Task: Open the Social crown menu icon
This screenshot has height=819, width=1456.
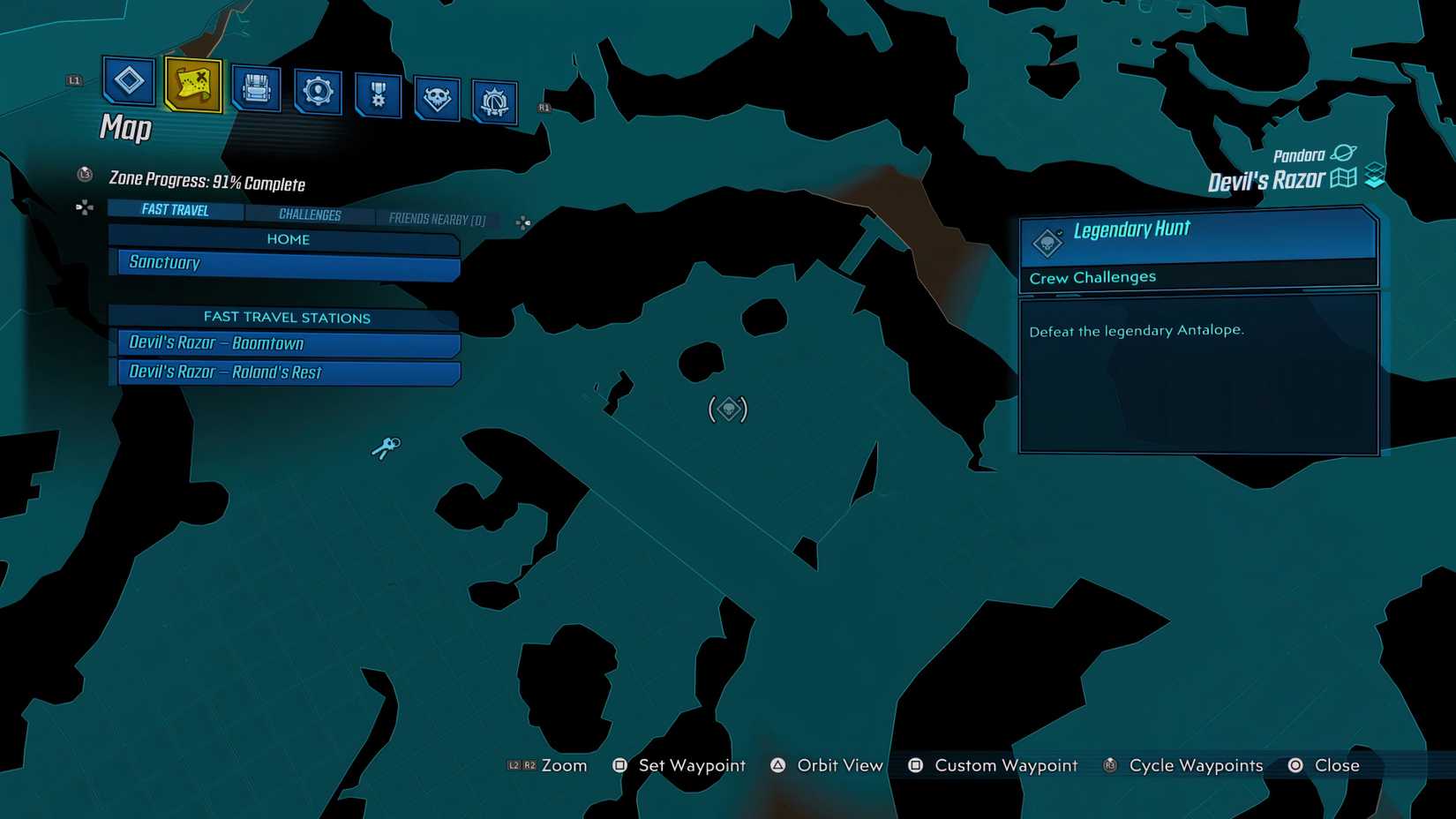Action: click(x=492, y=100)
